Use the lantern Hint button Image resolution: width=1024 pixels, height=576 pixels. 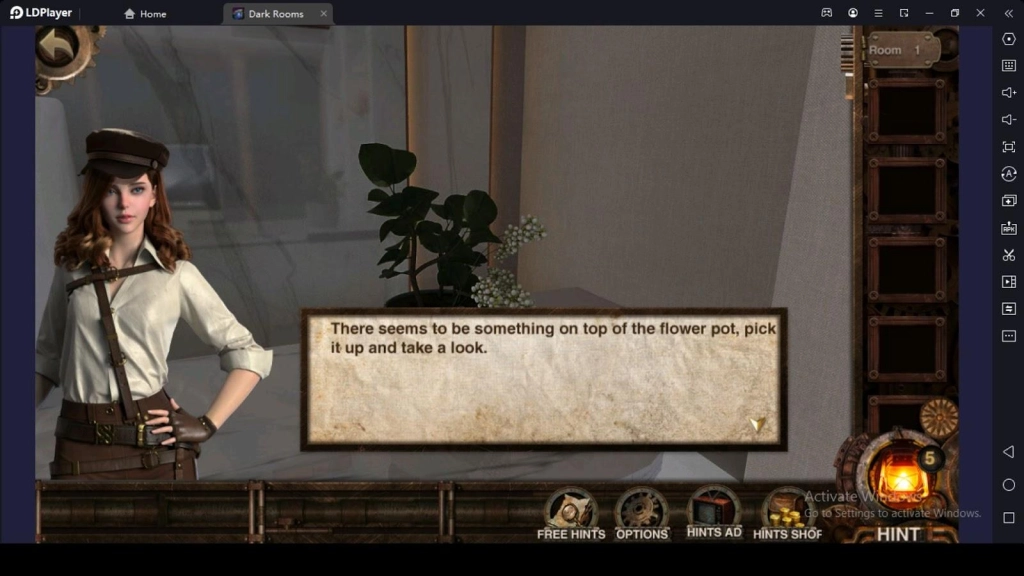click(x=898, y=482)
